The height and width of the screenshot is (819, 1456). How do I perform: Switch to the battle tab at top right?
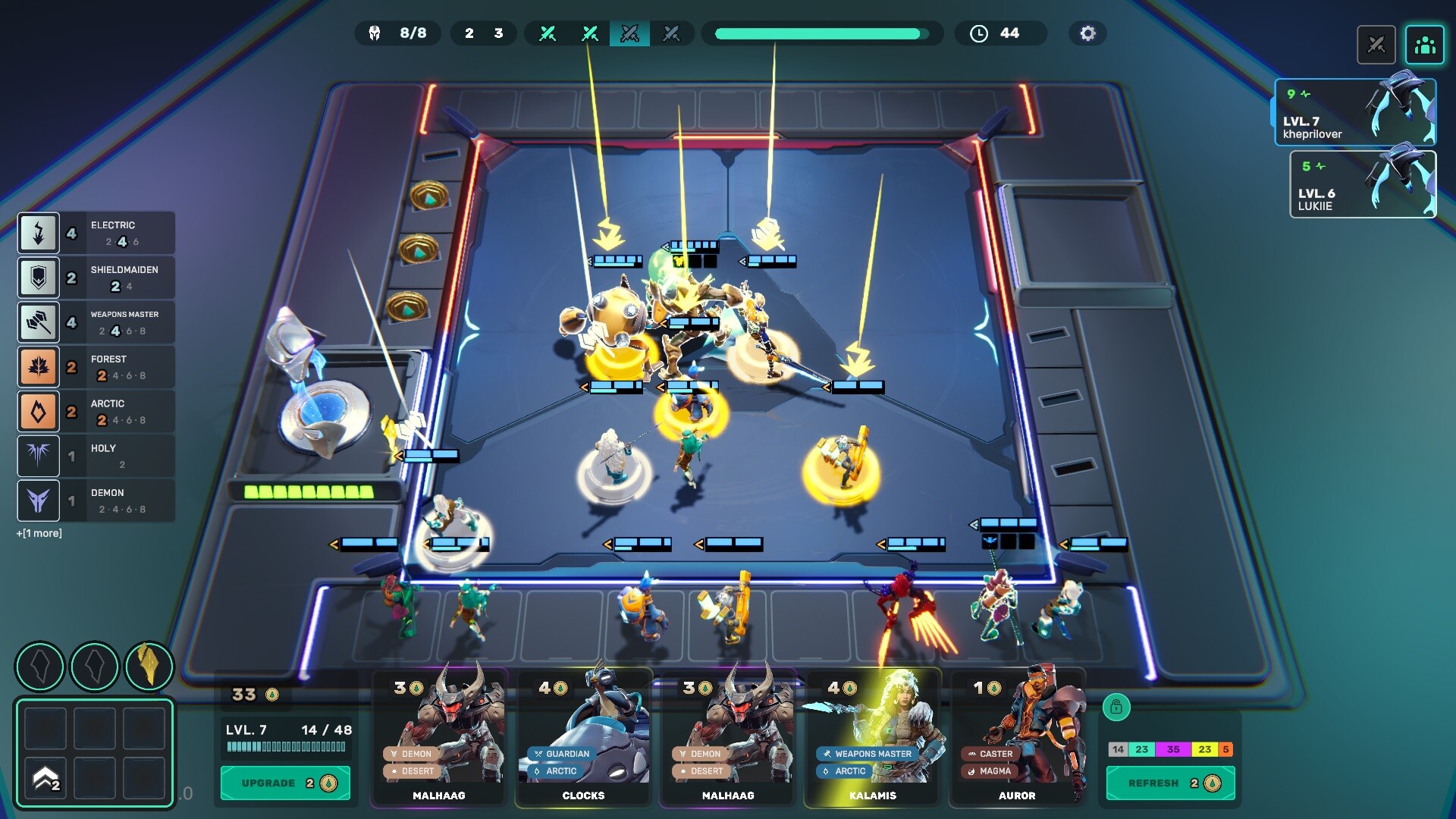pyautogui.click(x=1377, y=45)
